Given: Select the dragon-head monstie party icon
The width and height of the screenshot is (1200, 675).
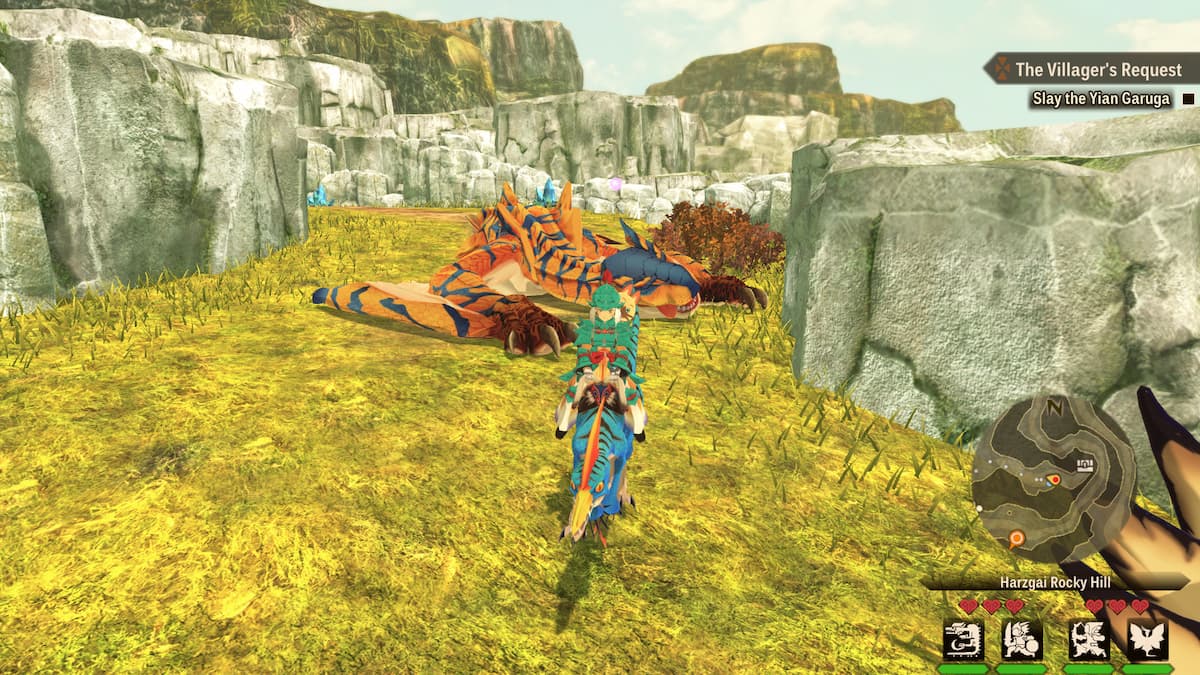Looking at the screenshot, I should (x=963, y=639).
